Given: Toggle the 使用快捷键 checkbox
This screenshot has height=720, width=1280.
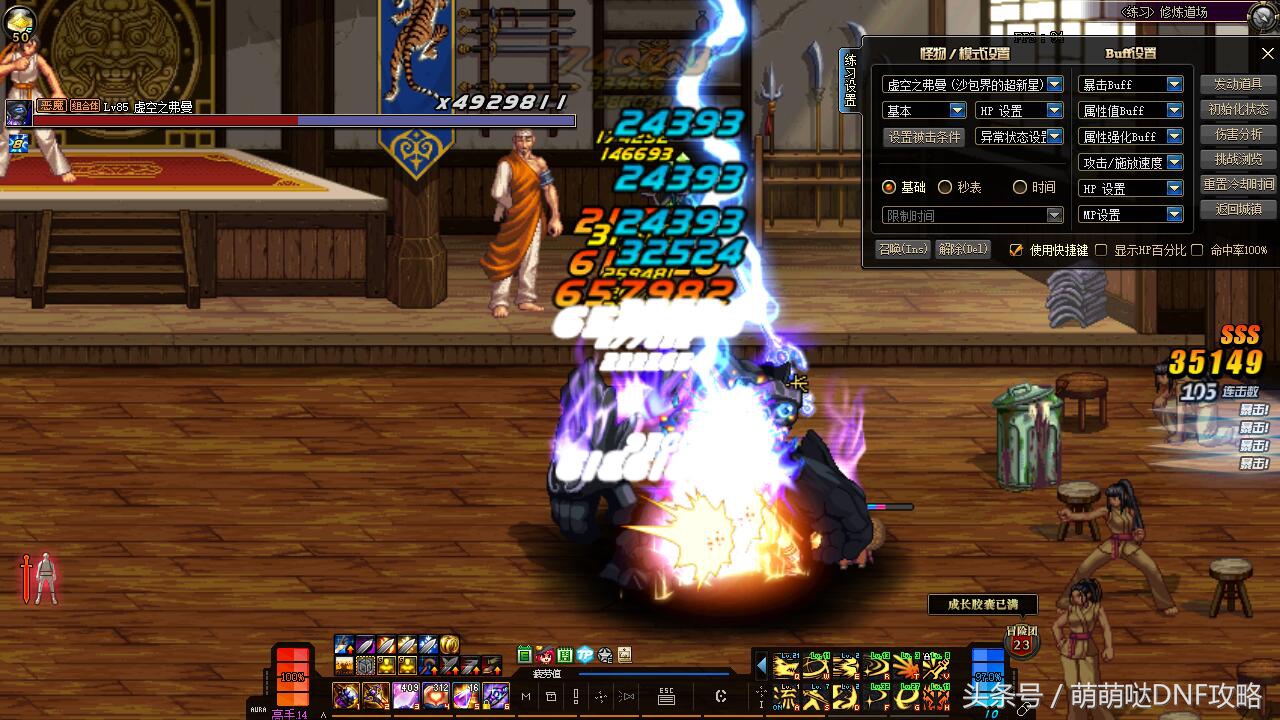Looking at the screenshot, I should point(1017,250).
